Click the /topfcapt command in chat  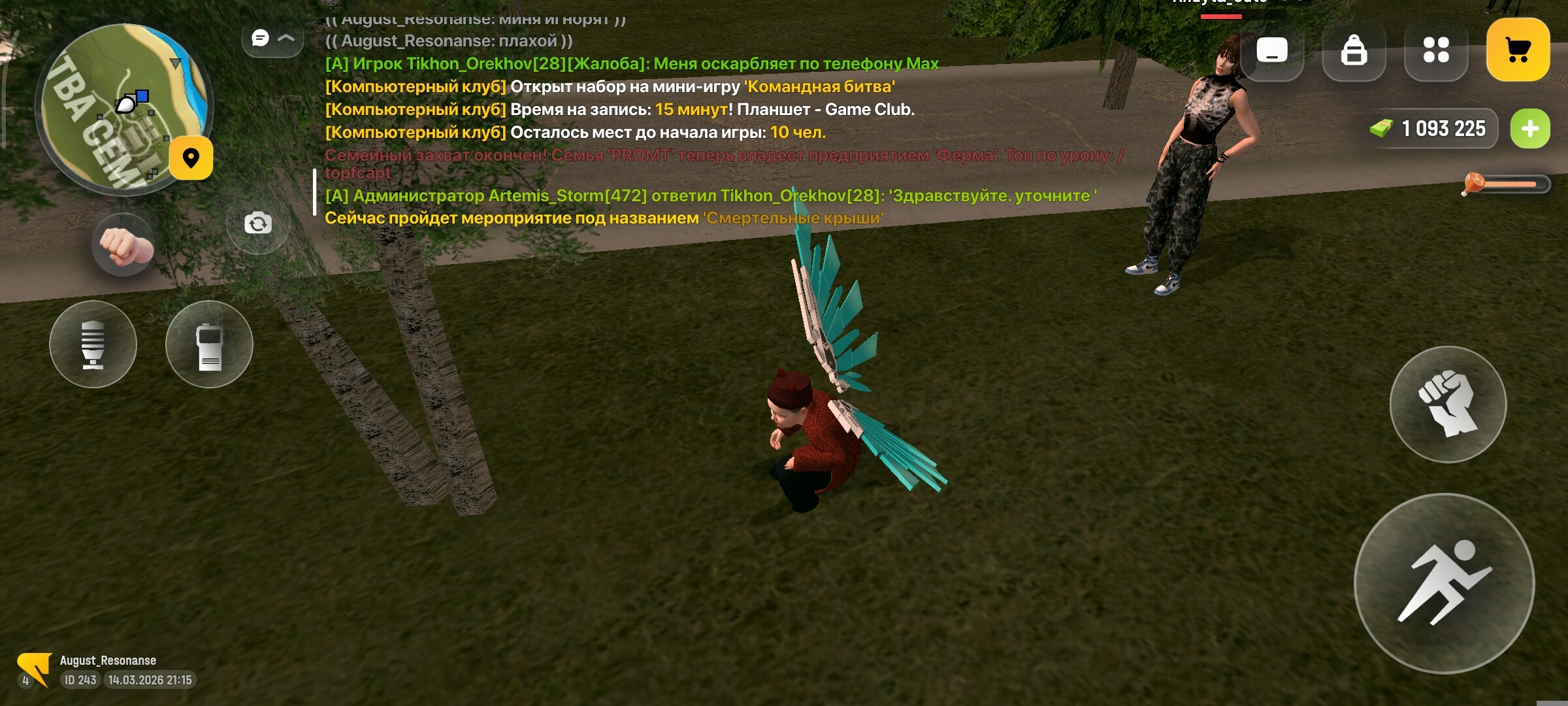(x=358, y=173)
